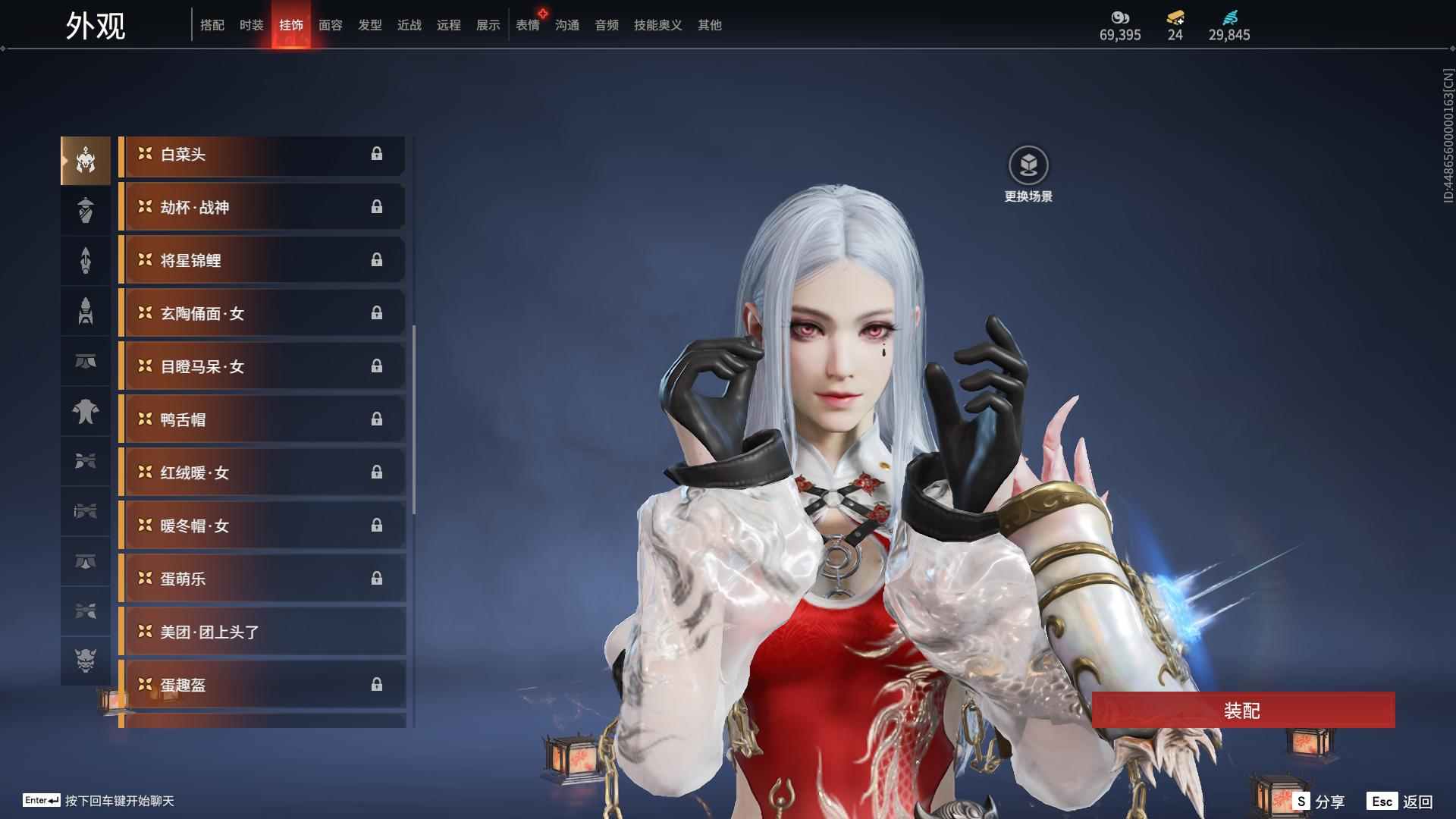Image resolution: width=1456 pixels, height=819 pixels.
Task: Open the 时装 tab
Action: tap(252, 25)
